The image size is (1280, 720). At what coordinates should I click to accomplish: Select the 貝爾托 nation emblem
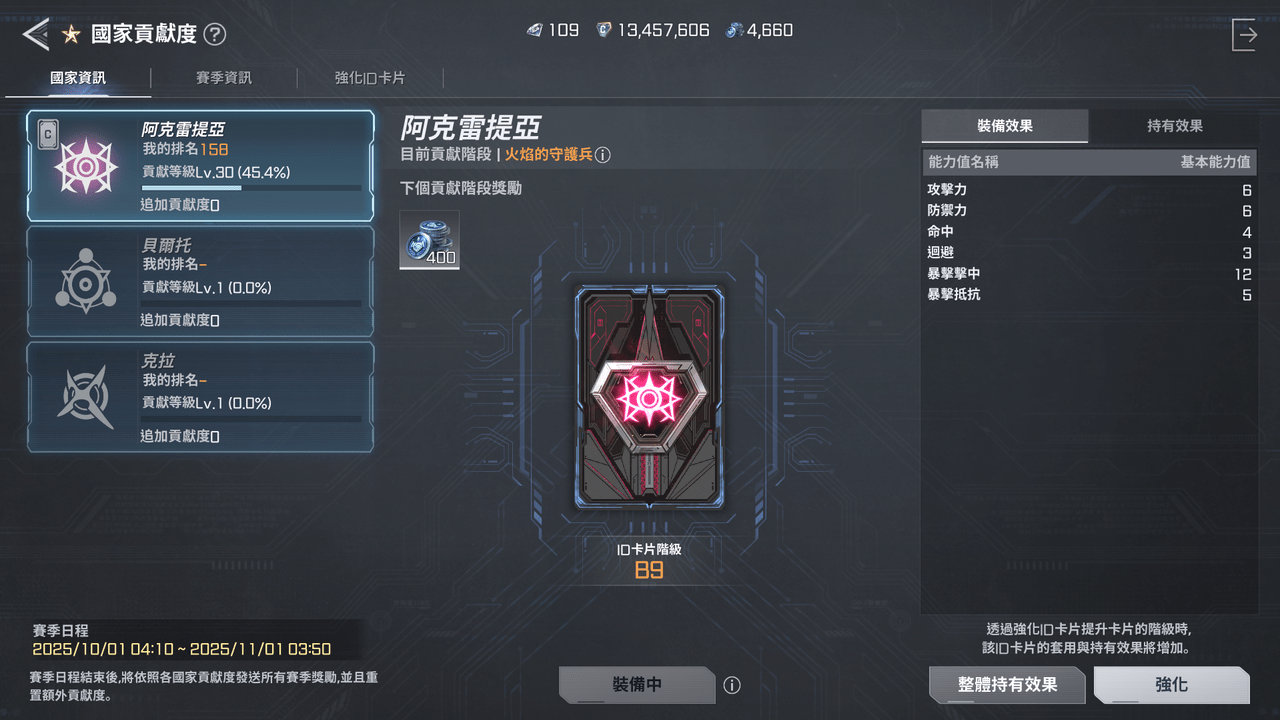point(83,281)
